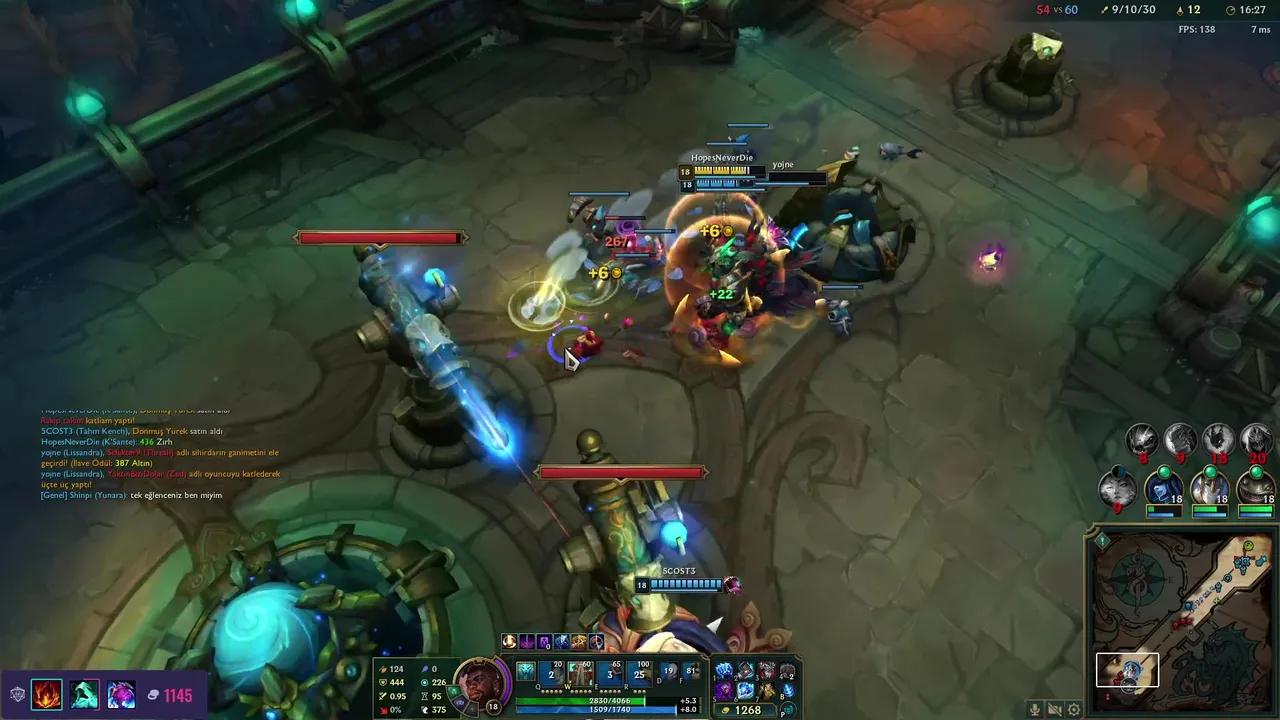Click the white camera viewport rectangle on the minimap

pos(1127,670)
